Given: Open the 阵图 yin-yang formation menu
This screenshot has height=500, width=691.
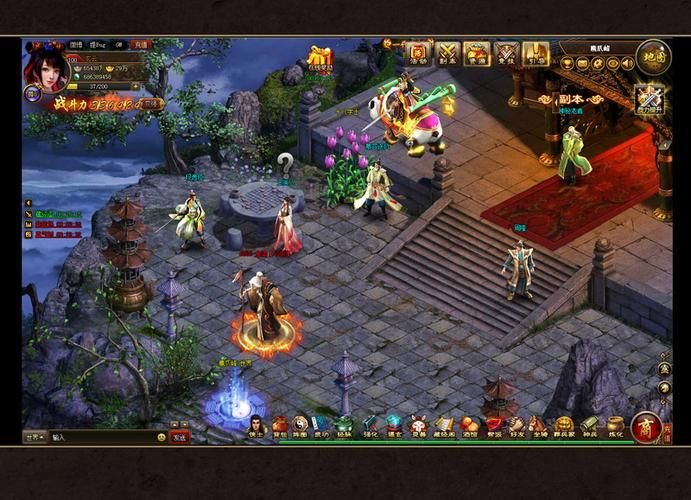Looking at the screenshot, I should pyautogui.click(x=301, y=426).
